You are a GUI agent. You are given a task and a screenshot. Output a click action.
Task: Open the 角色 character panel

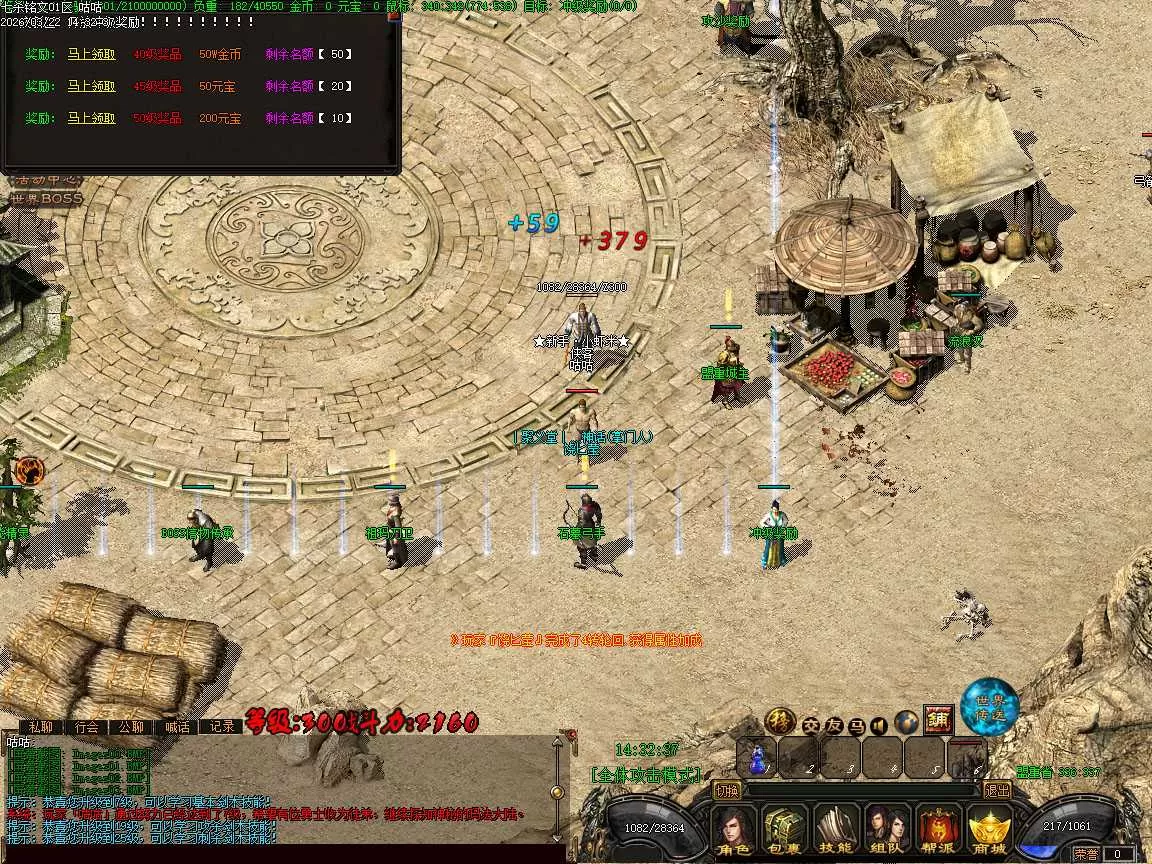[734, 830]
